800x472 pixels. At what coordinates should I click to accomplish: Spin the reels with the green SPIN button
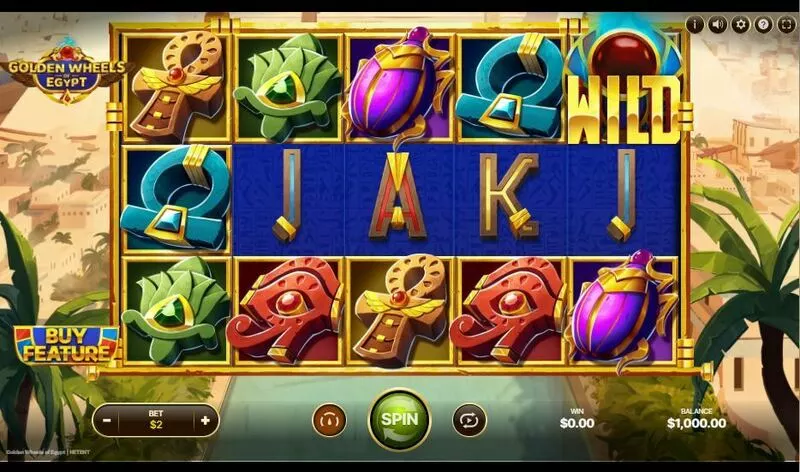pos(399,419)
